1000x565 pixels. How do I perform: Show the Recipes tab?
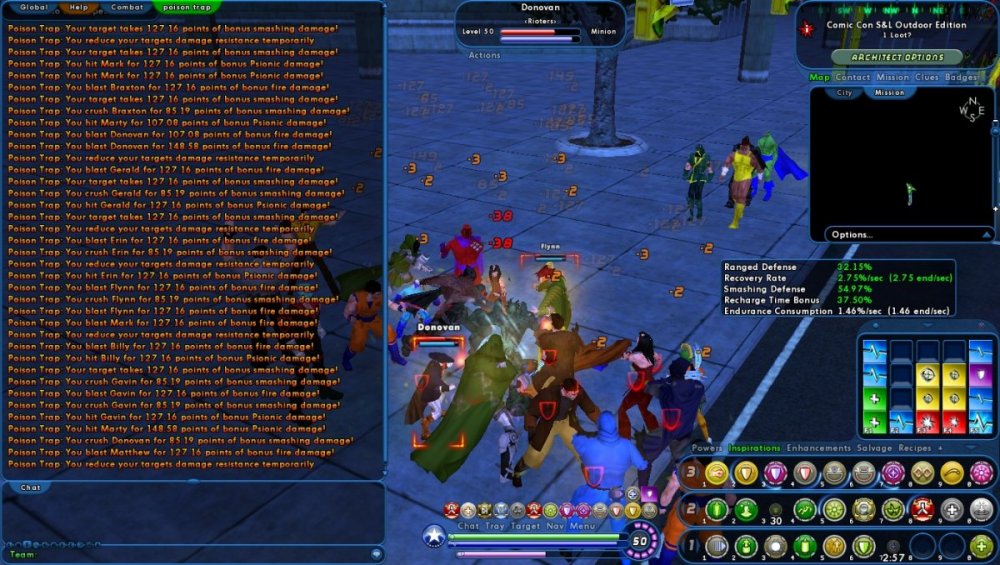(x=915, y=448)
